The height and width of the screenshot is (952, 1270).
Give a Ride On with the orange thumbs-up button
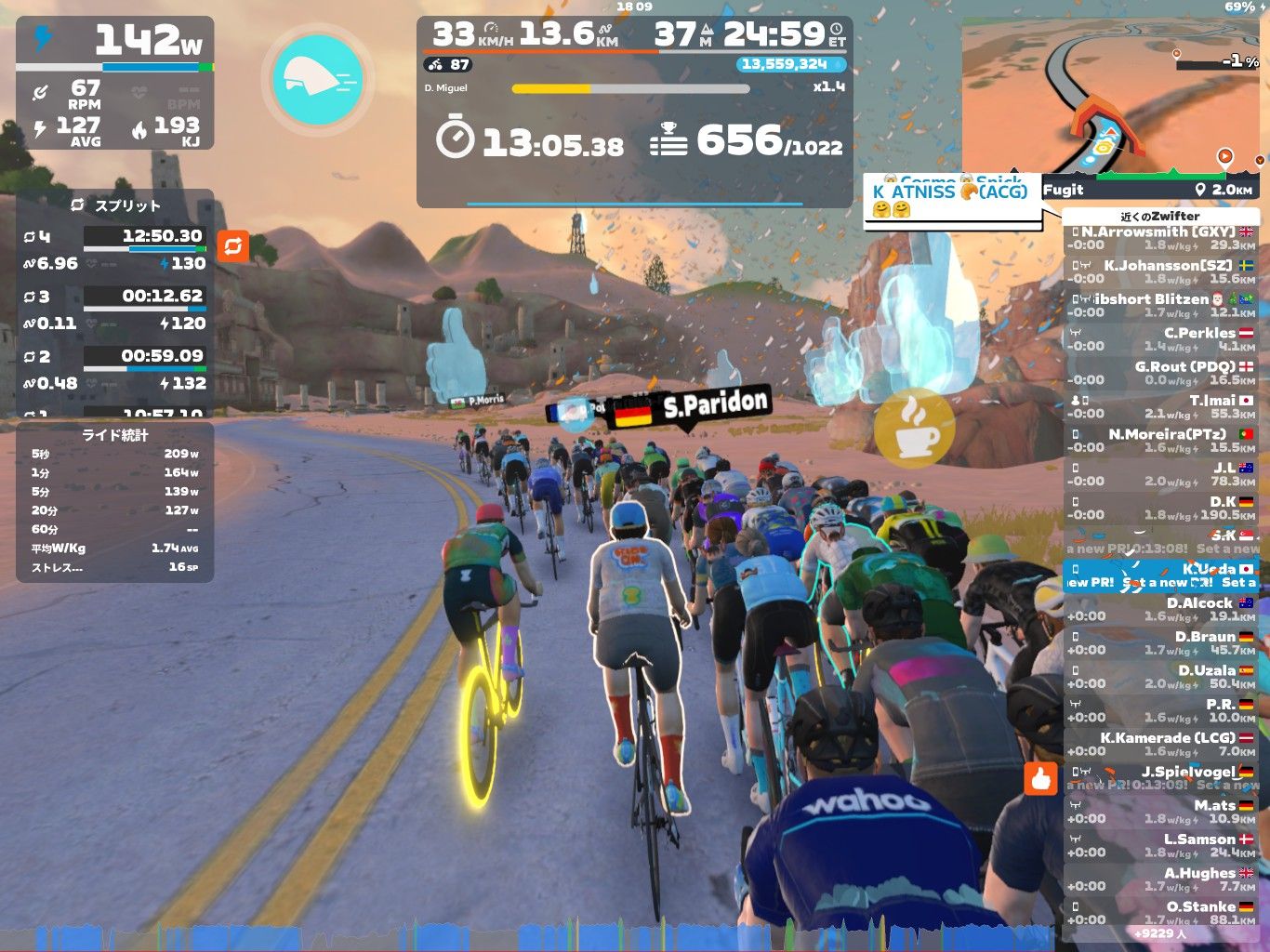click(x=1041, y=779)
